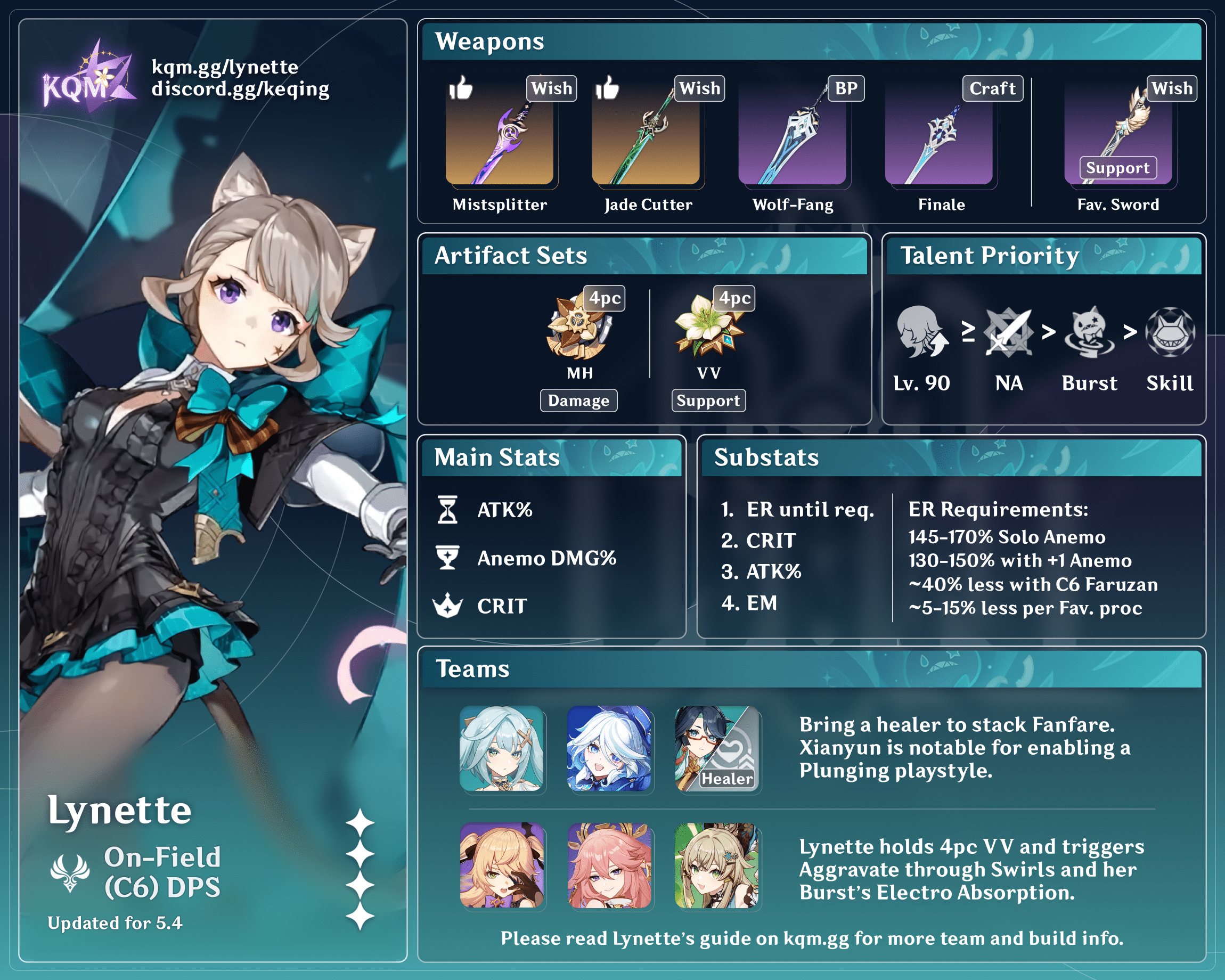
Task: Select Faruzan's team portrait
Action: click(502, 748)
